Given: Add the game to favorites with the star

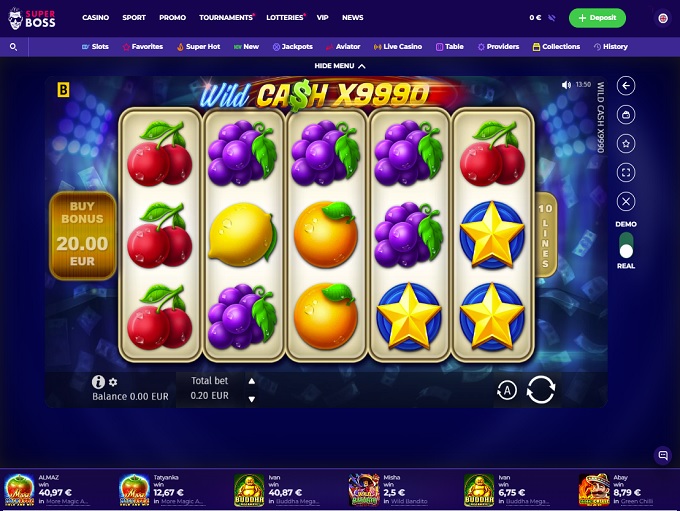Looking at the screenshot, I should [x=627, y=144].
